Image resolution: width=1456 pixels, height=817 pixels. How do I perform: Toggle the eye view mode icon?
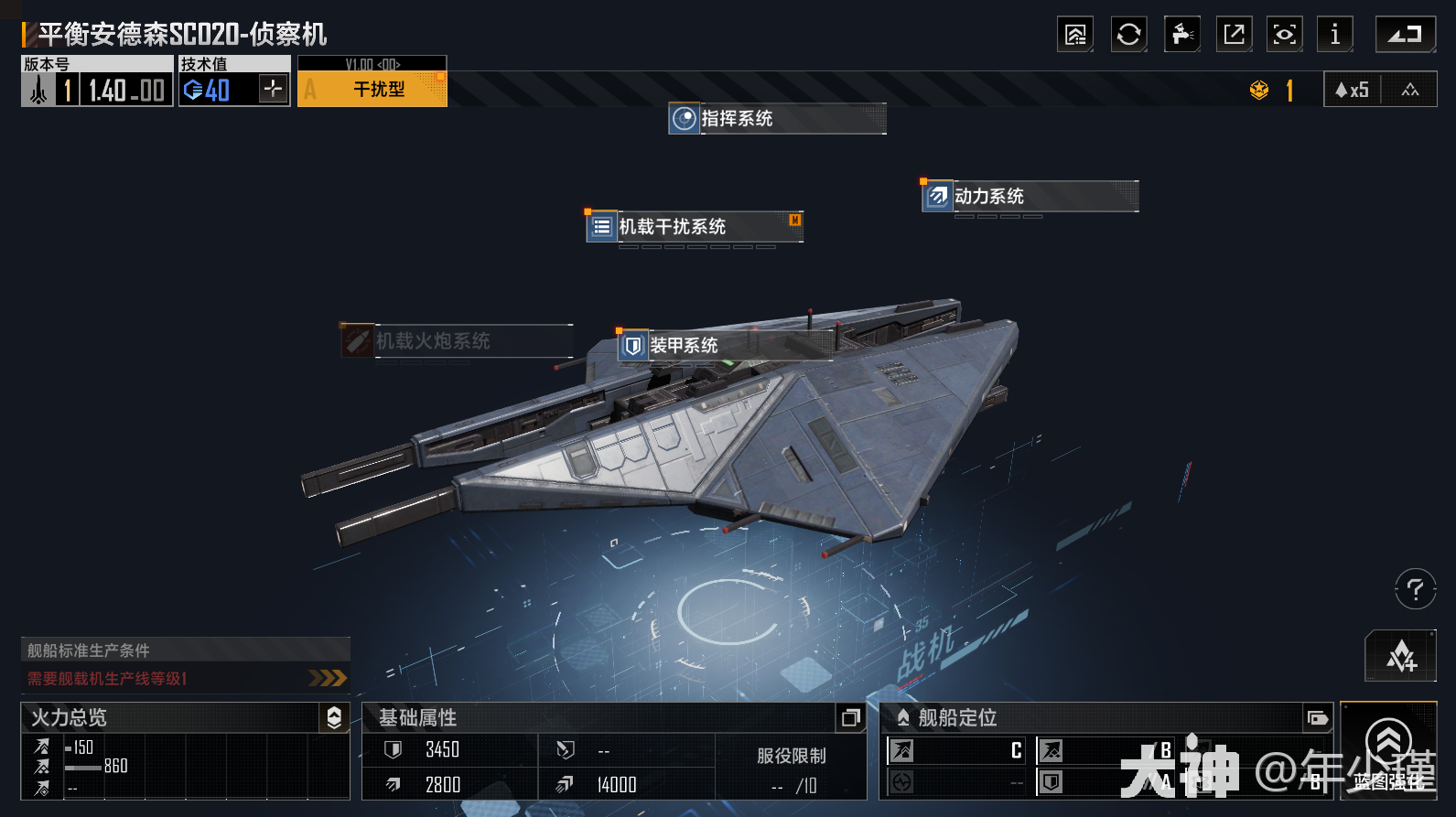(x=1284, y=36)
